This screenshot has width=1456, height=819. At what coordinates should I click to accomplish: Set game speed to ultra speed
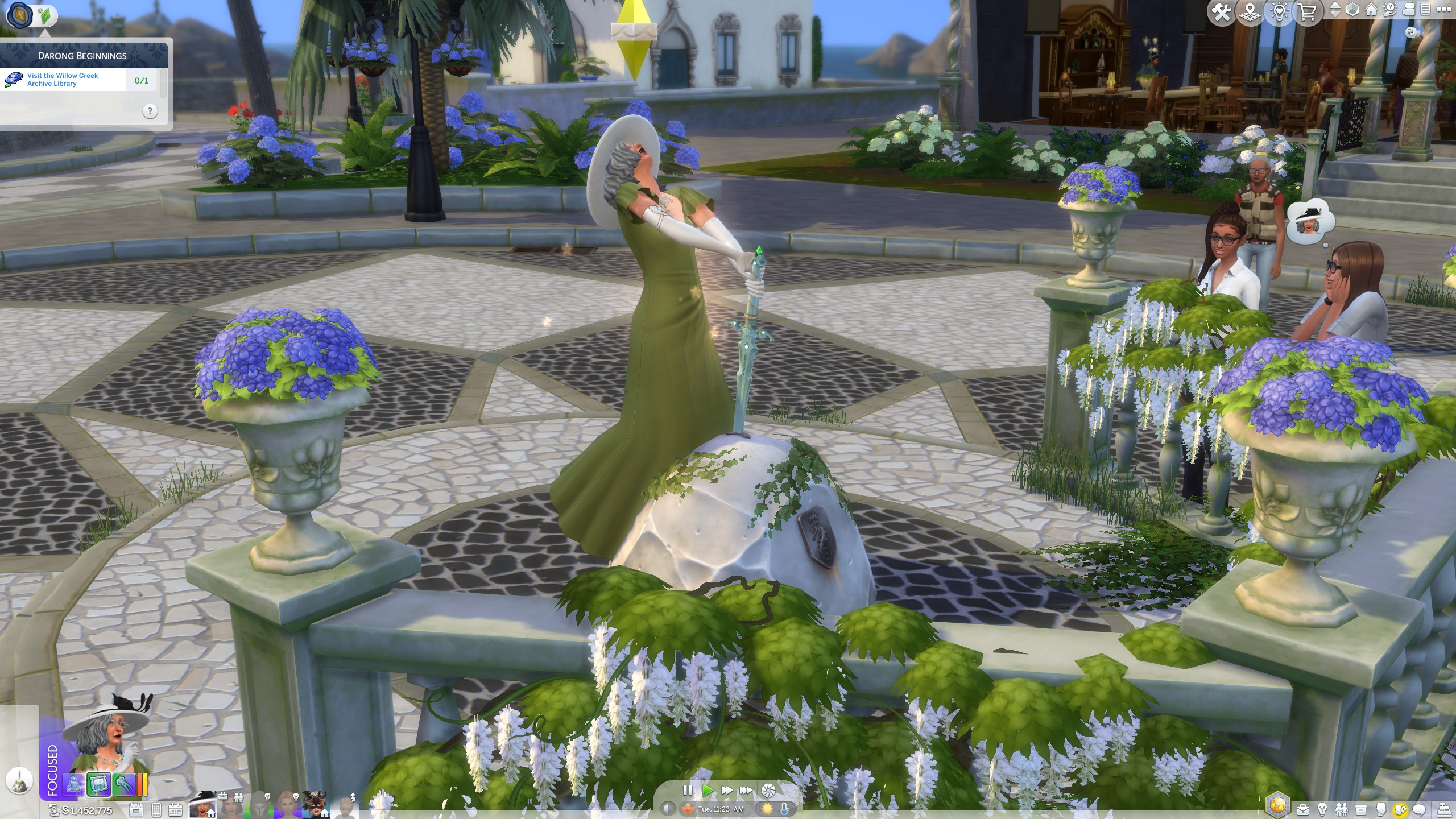(746, 790)
